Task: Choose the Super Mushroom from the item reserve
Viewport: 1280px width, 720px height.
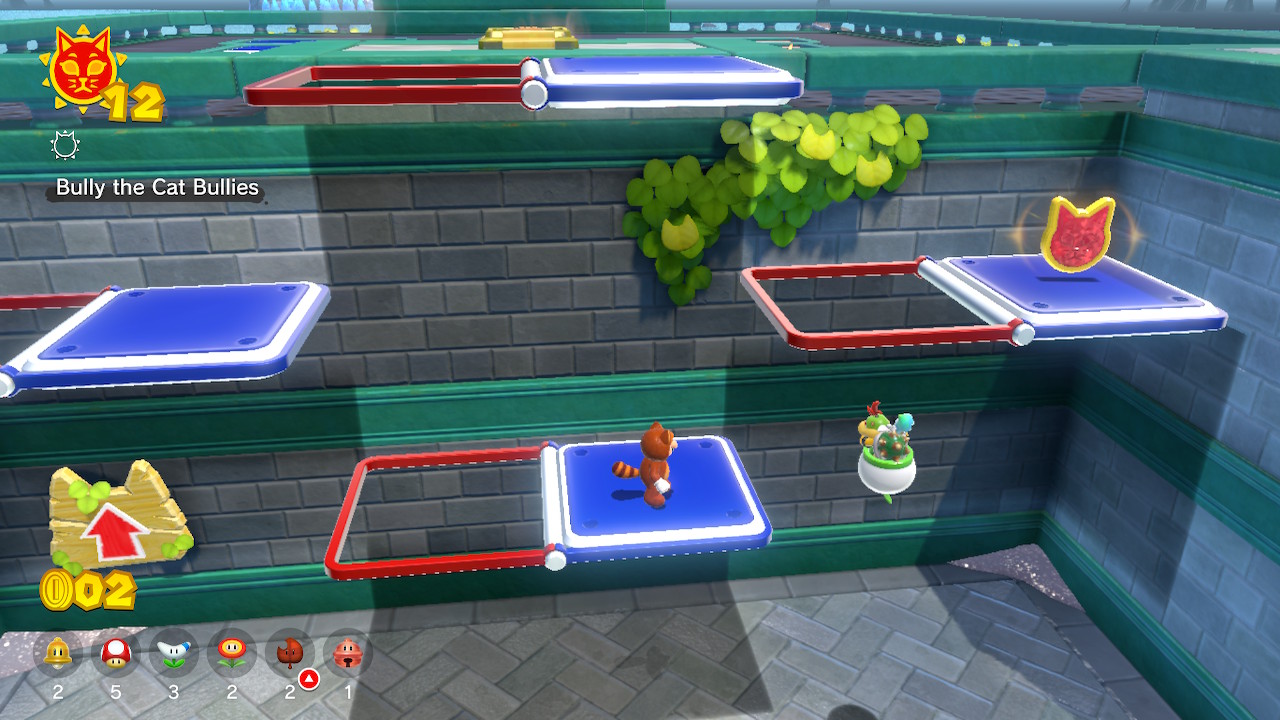Action: coord(116,655)
